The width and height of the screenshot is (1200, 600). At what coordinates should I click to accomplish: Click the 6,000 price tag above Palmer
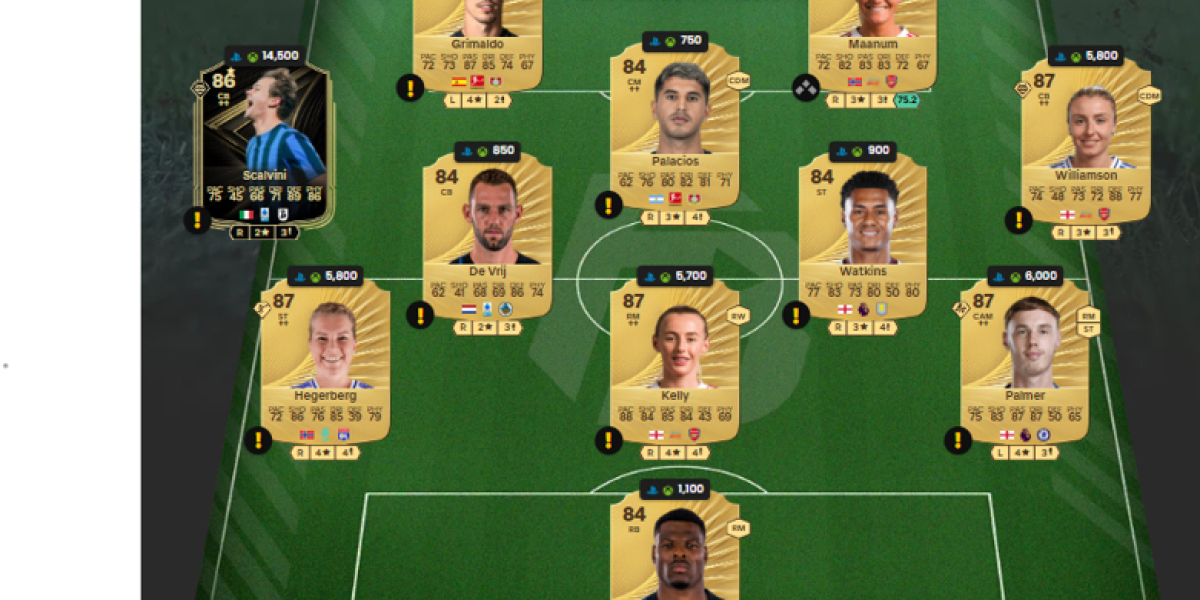1025,276
